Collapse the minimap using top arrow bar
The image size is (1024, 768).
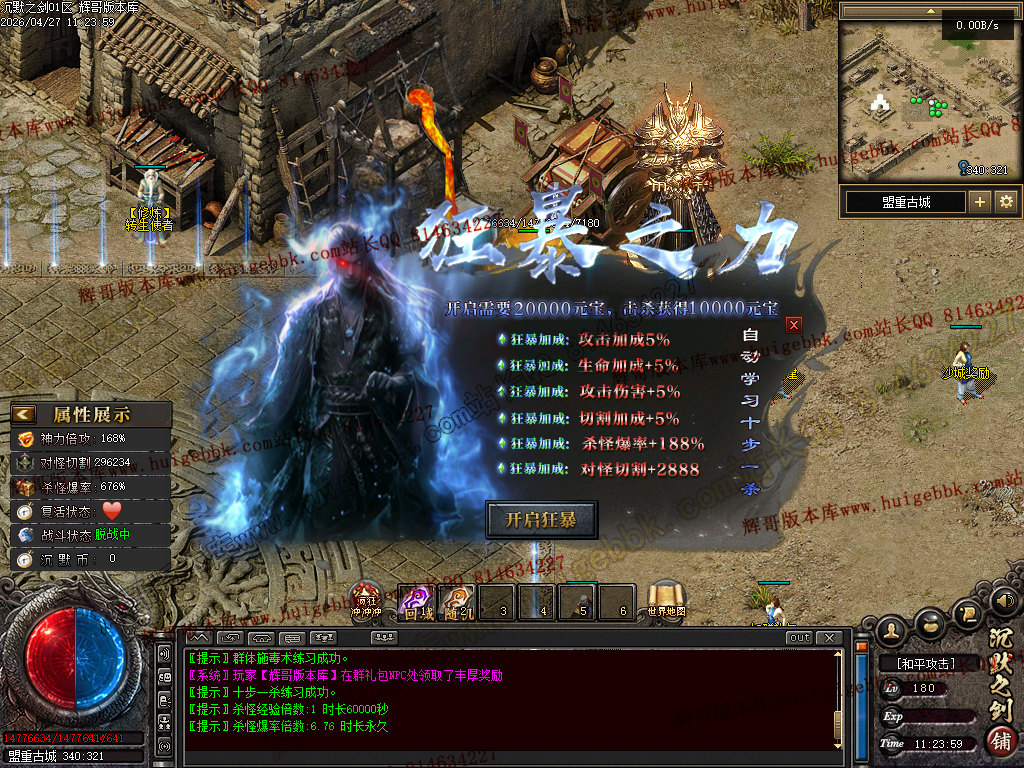930,9
